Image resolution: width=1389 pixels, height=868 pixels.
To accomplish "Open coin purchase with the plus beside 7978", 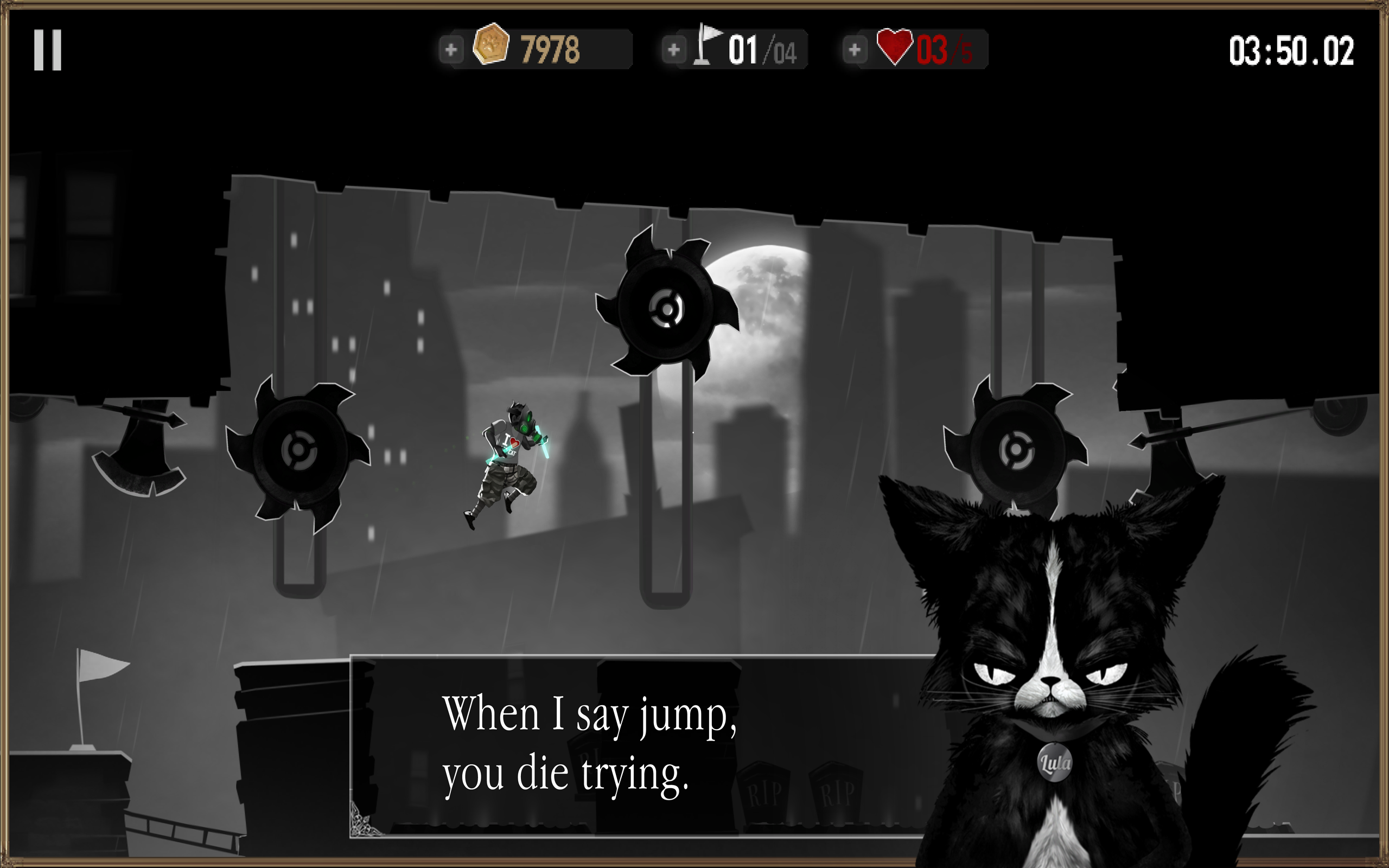I will click(x=451, y=50).
